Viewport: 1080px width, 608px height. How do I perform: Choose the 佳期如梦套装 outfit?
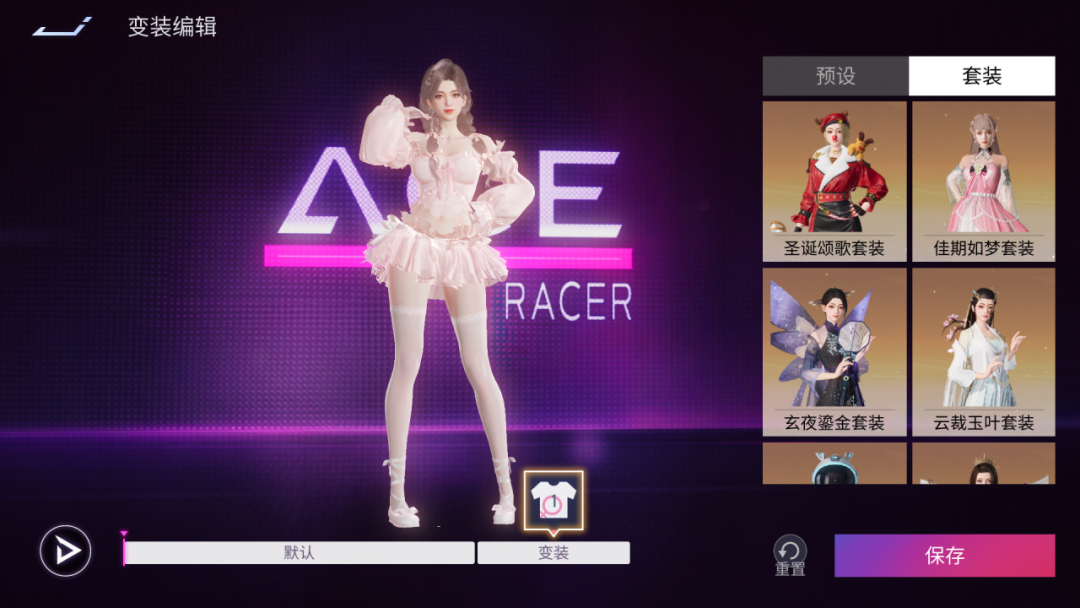pyautogui.click(x=983, y=180)
